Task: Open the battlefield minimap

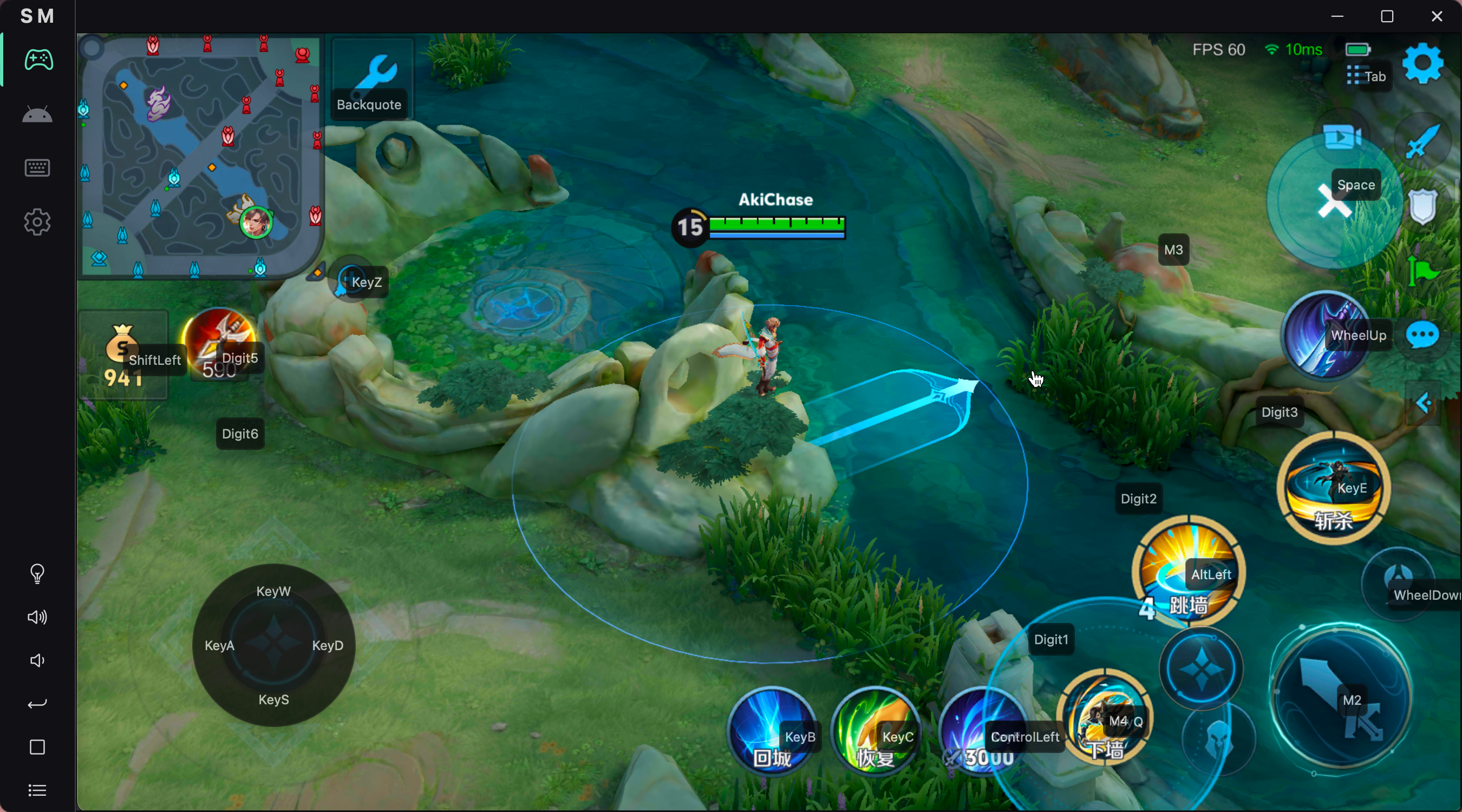Action: click(201, 156)
